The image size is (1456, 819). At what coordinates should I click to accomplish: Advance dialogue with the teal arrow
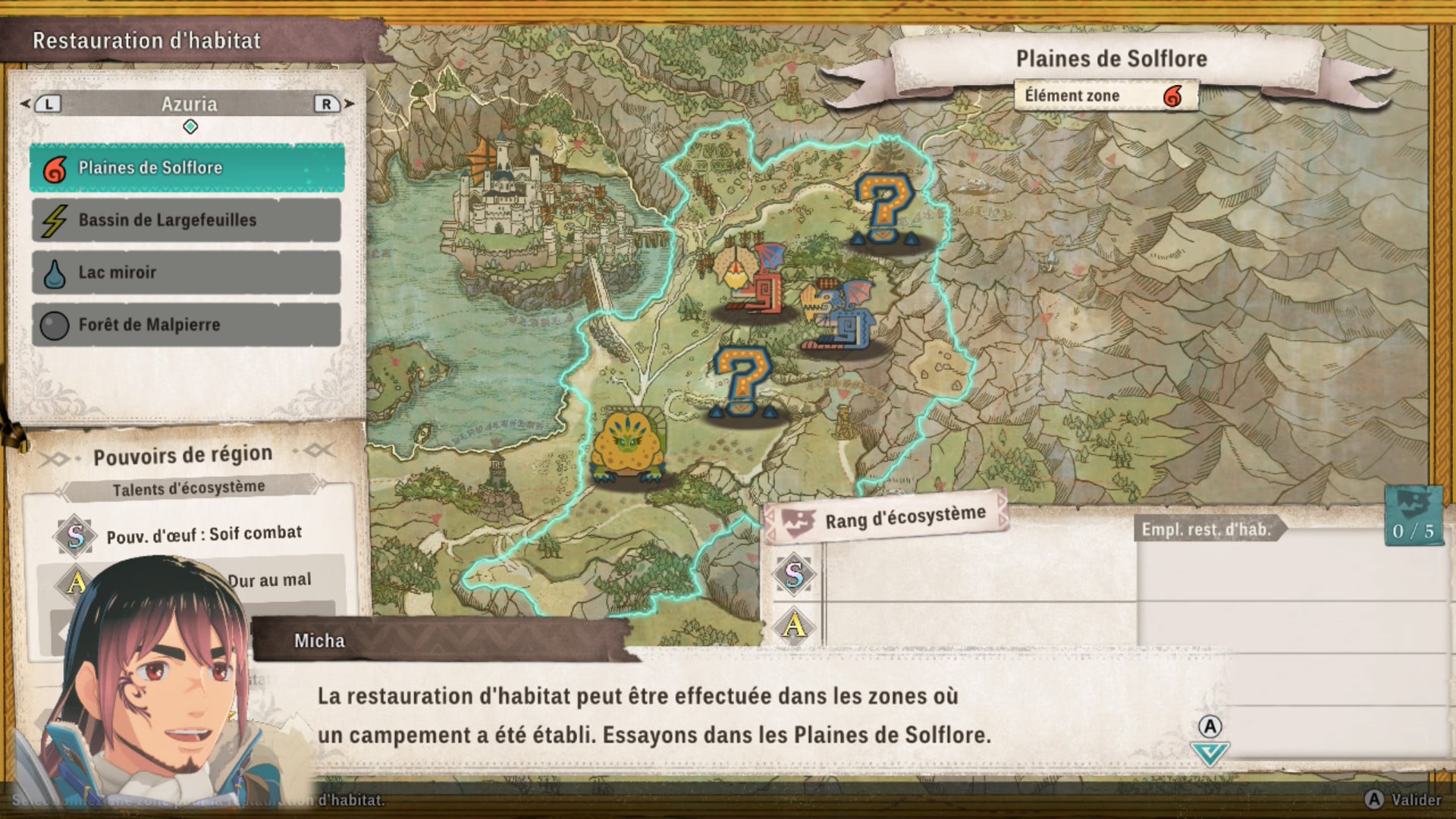[x=1209, y=753]
